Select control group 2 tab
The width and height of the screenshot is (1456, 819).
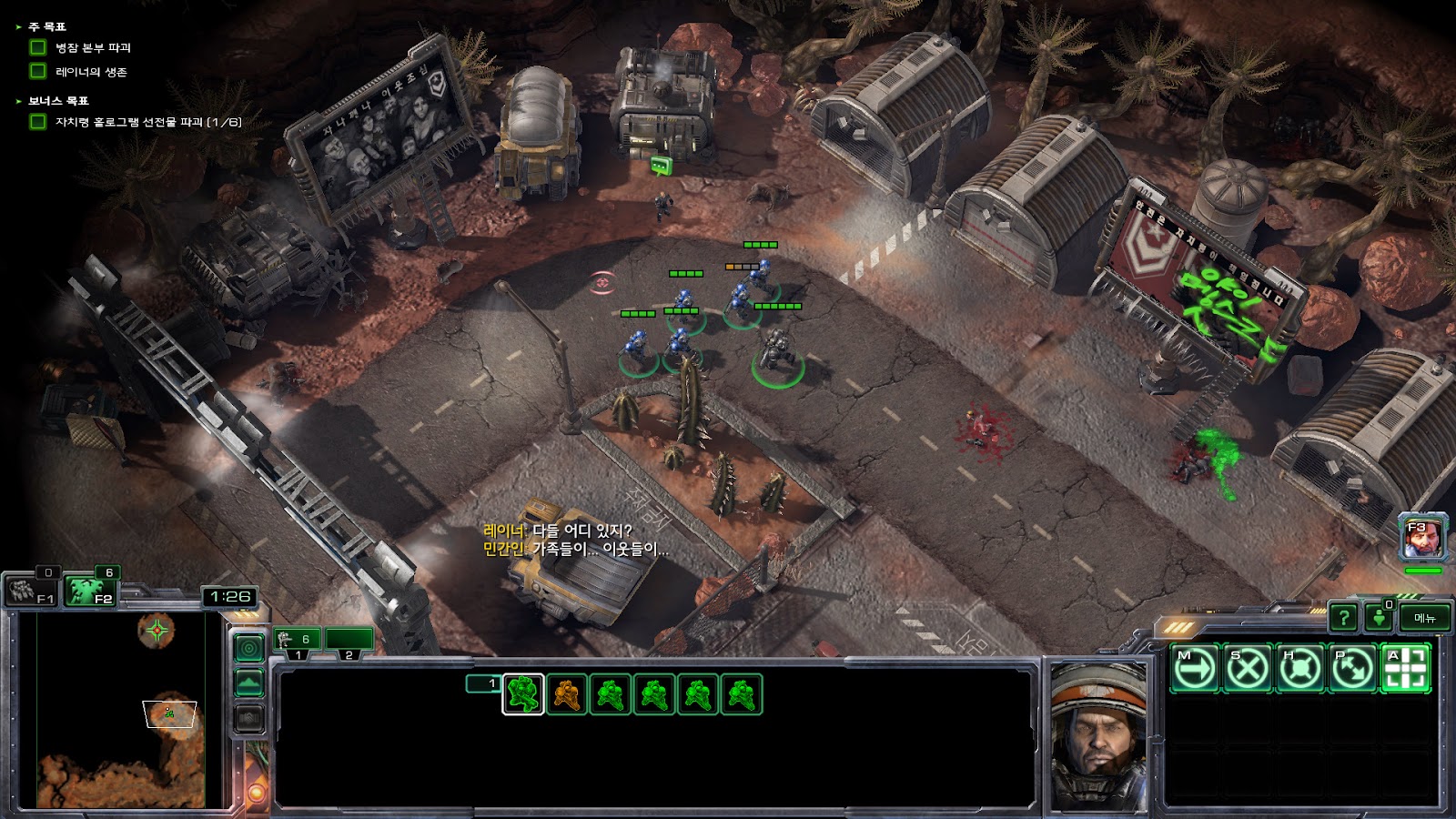click(x=349, y=640)
